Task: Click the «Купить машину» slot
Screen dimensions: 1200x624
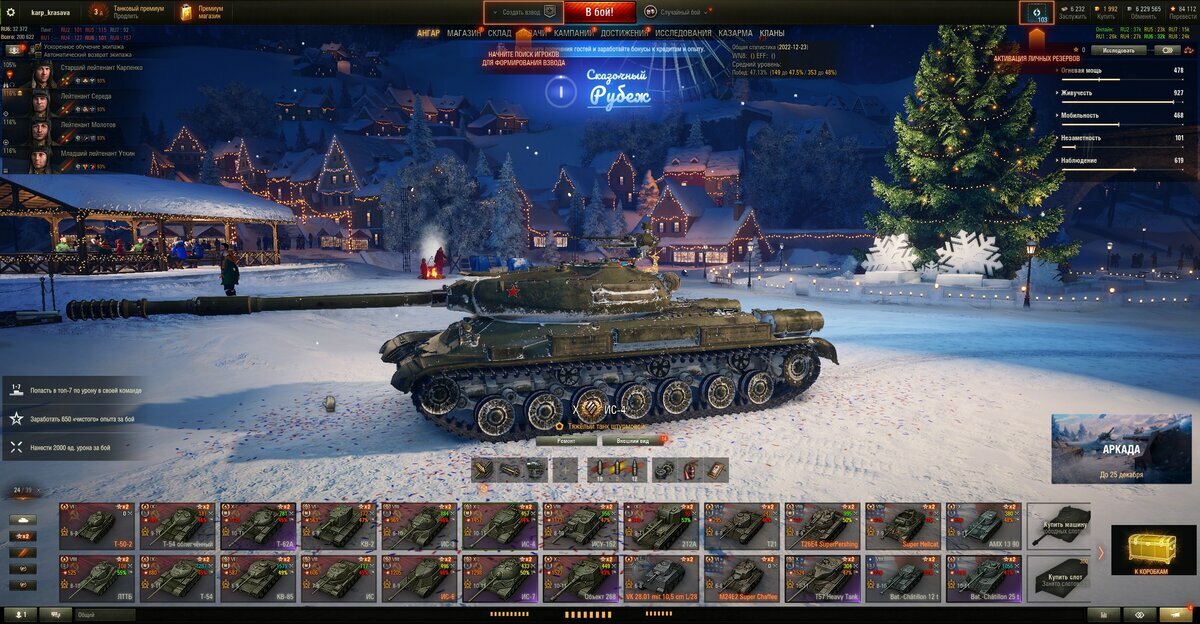Action: (1059, 525)
